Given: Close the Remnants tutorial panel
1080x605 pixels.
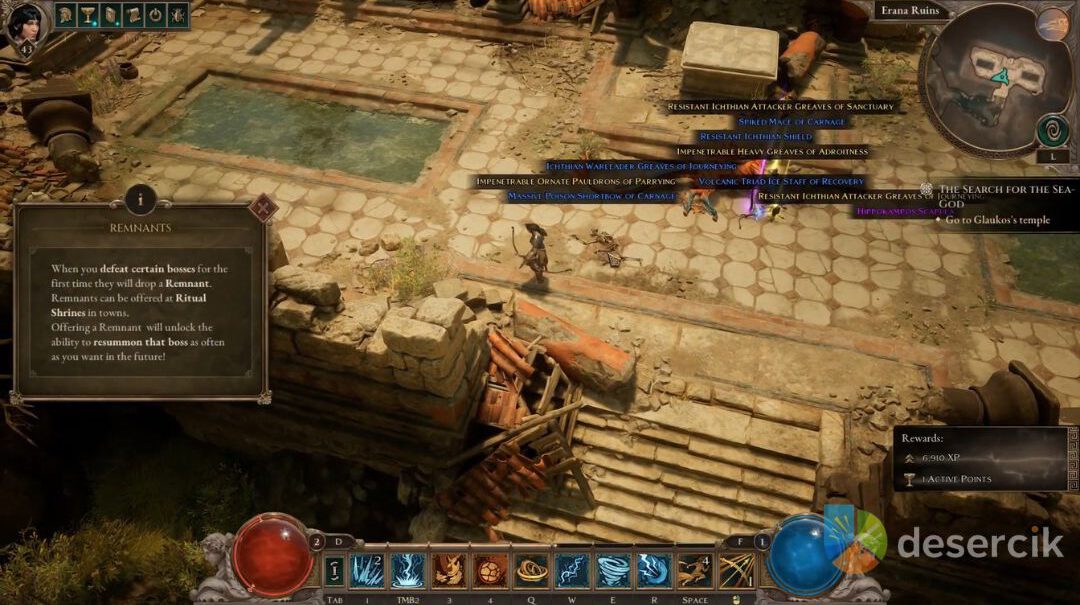Looking at the screenshot, I should click(x=264, y=208).
